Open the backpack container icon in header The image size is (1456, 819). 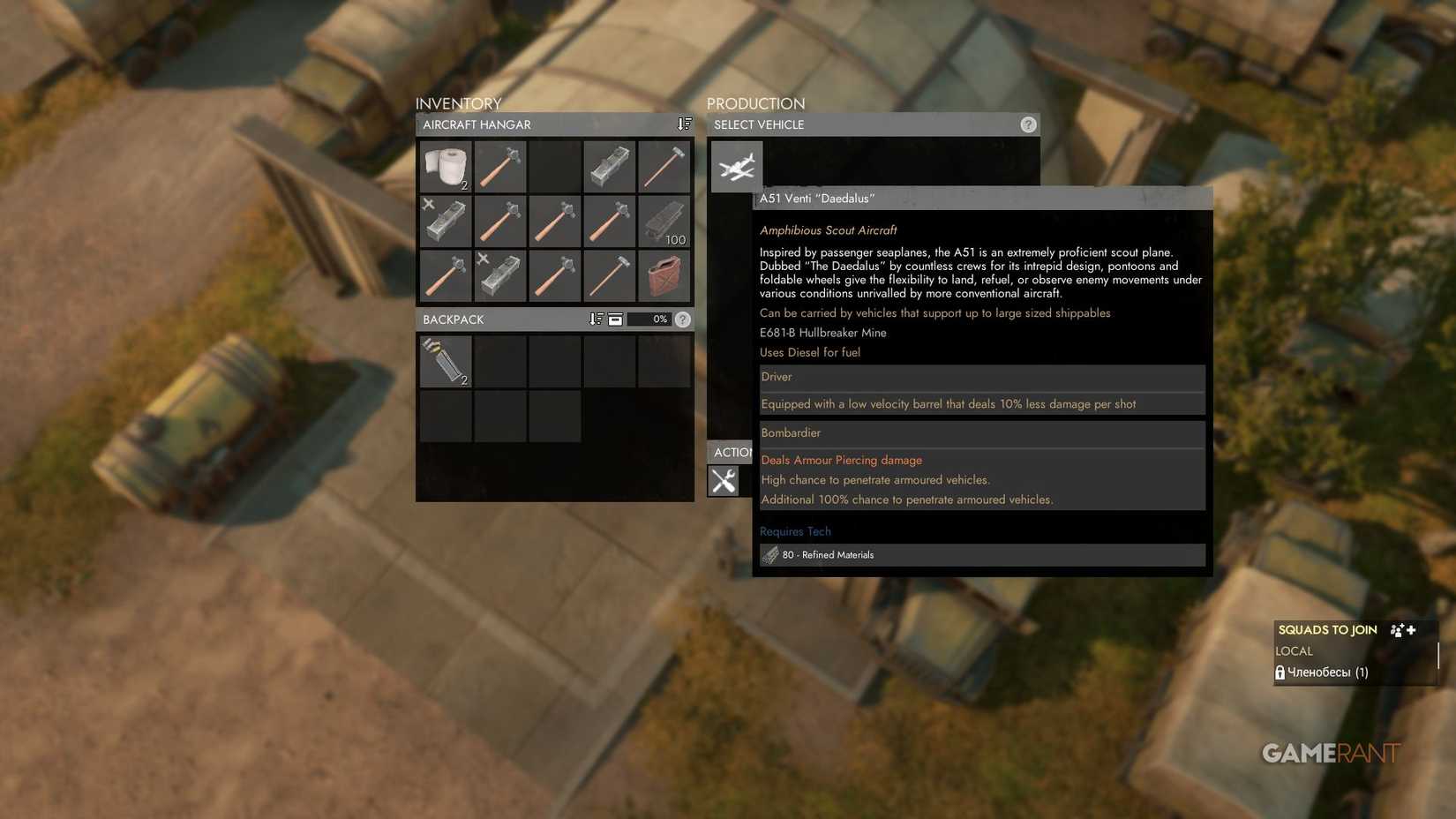(615, 319)
